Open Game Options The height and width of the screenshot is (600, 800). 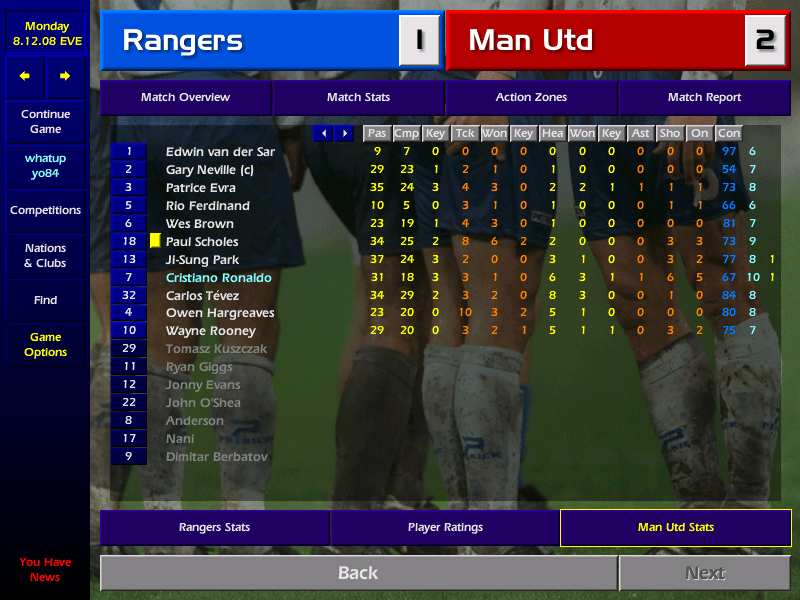[x=45, y=345]
